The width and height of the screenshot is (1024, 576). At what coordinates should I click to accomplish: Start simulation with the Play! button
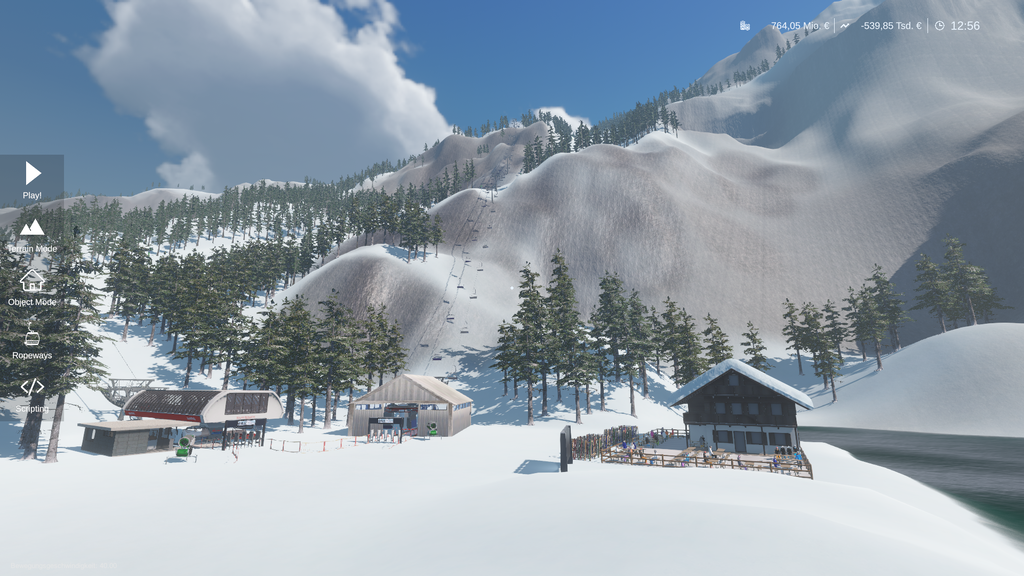pos(32,179)
